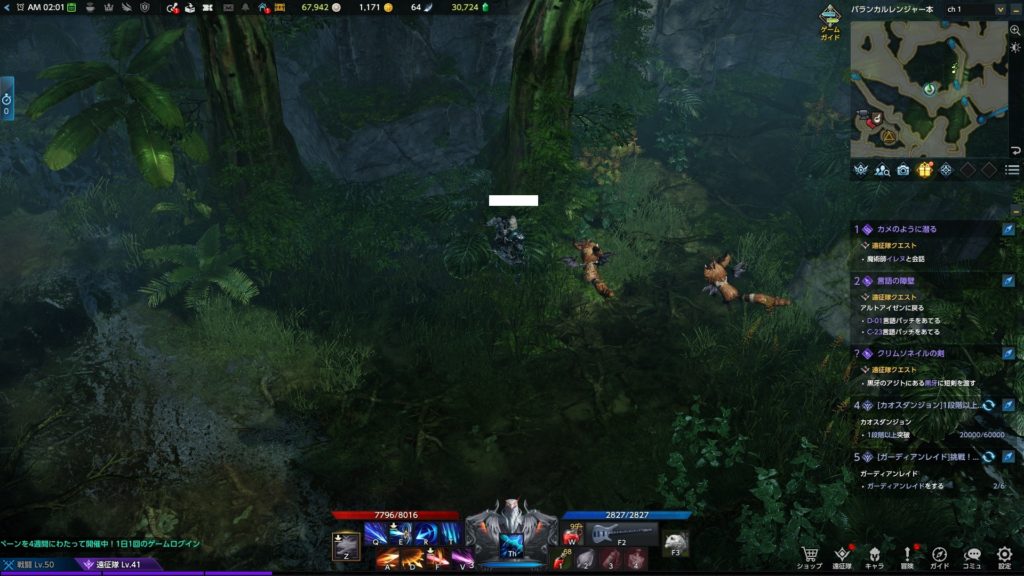1024x576 pixels.
Task: Open the キャラ character menu
Action: pos(874,555)
